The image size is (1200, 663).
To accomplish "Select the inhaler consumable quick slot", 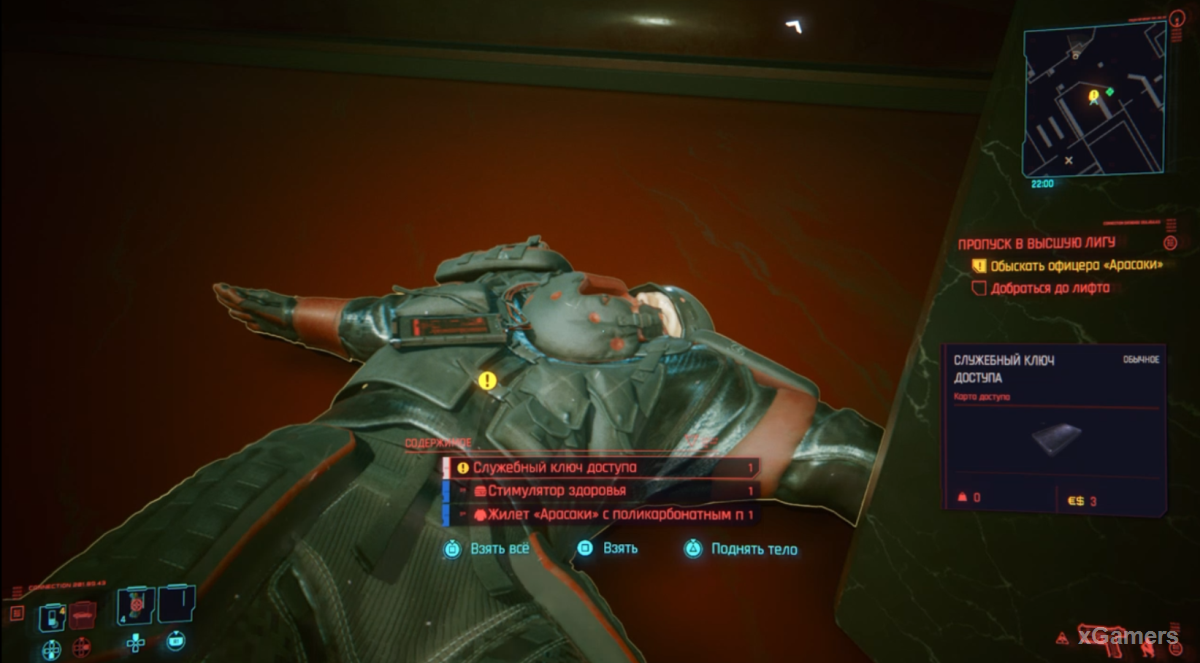I will (51, 619).
